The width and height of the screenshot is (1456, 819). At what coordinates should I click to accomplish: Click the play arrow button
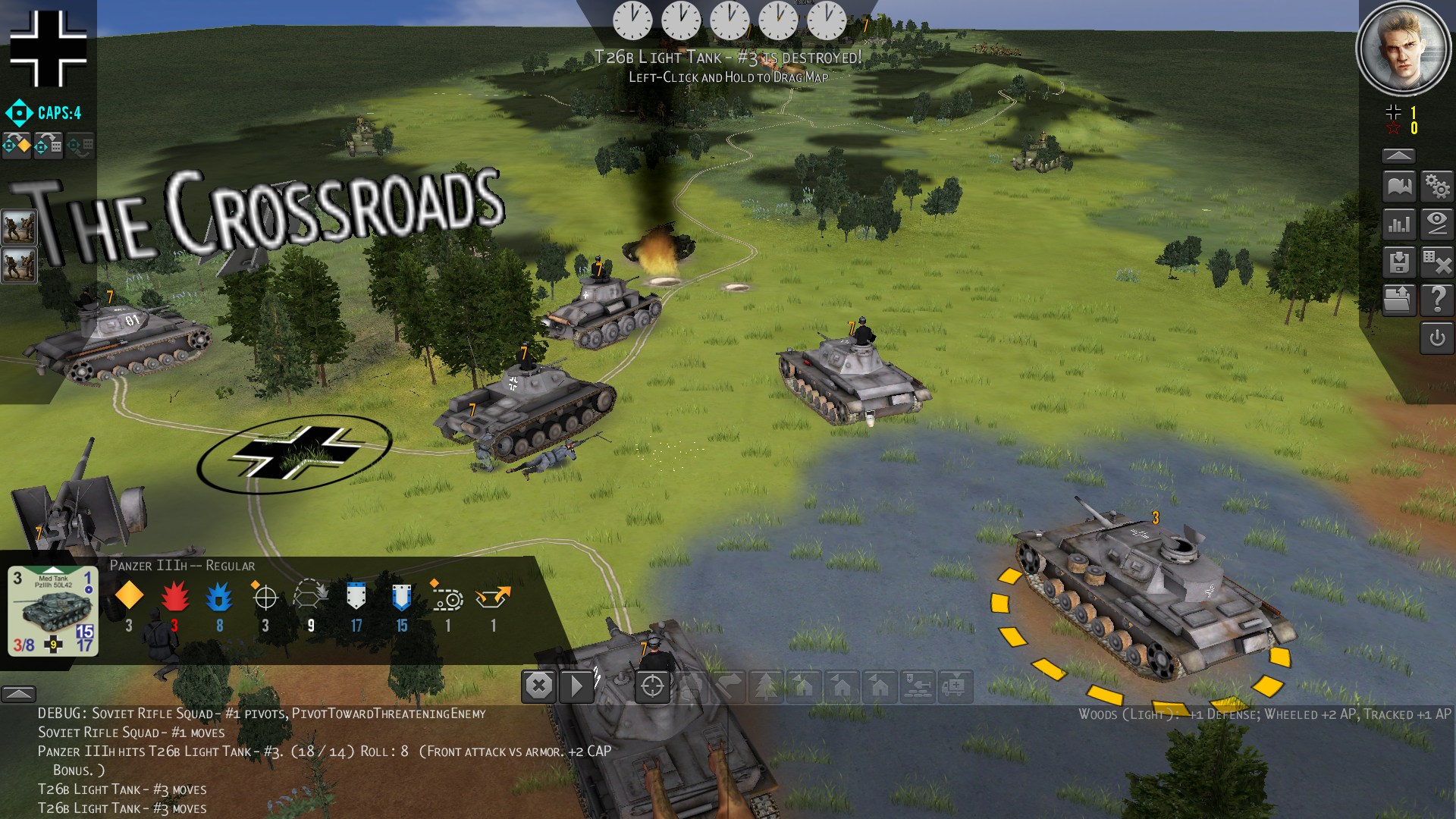click(577, 686)
